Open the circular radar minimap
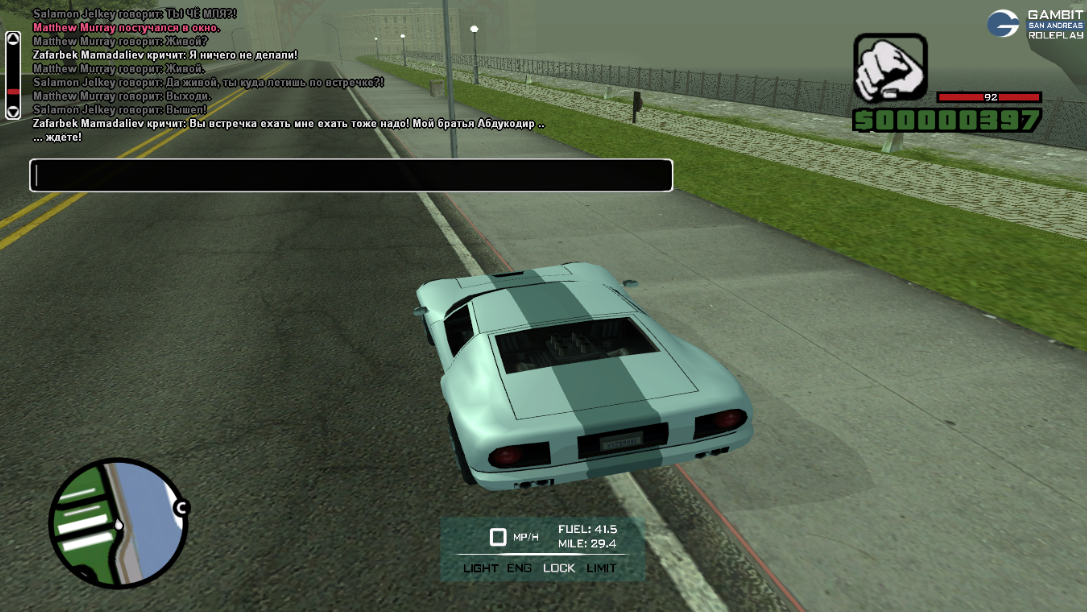Viewport: 1087px width, 612px height. (x=118, y=523)
